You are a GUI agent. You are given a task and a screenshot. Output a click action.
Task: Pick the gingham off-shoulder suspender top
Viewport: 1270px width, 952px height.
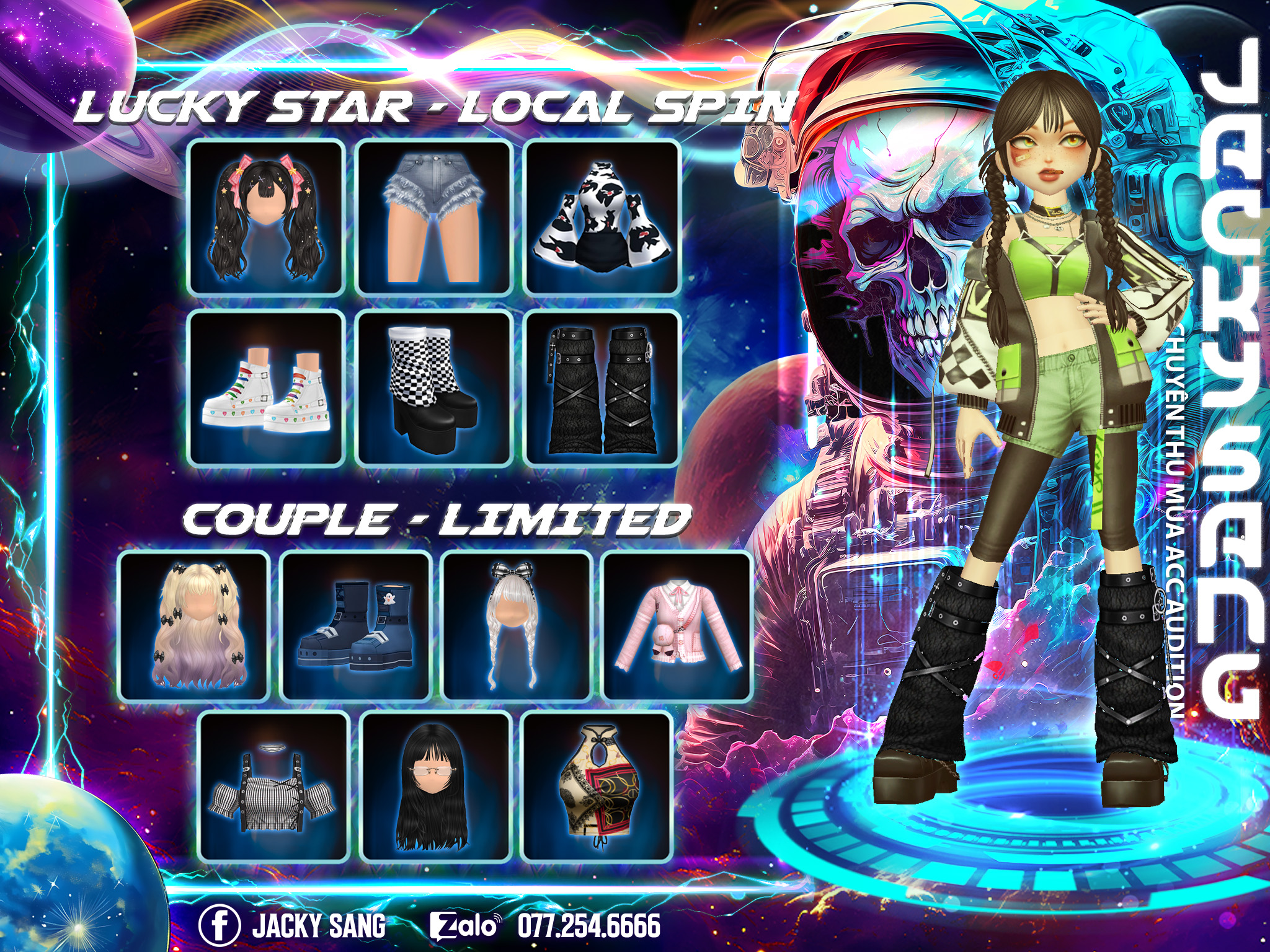click(275, 786)
